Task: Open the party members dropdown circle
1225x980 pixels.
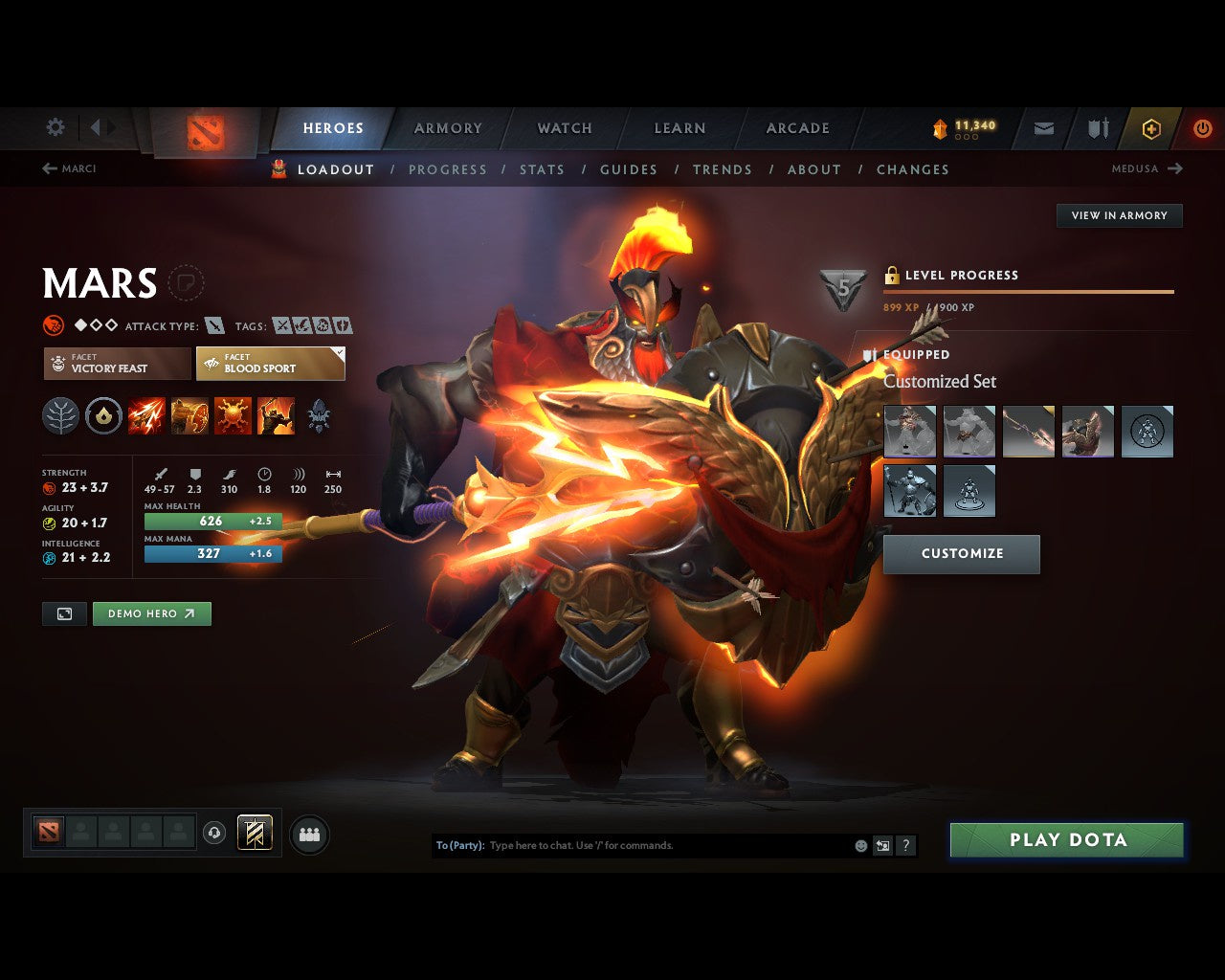Action: pos(308,834)
